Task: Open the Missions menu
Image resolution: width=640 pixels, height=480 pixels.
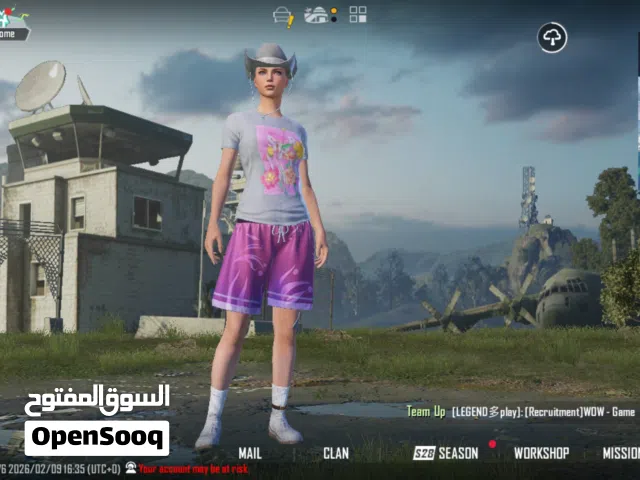Action: 622,453
